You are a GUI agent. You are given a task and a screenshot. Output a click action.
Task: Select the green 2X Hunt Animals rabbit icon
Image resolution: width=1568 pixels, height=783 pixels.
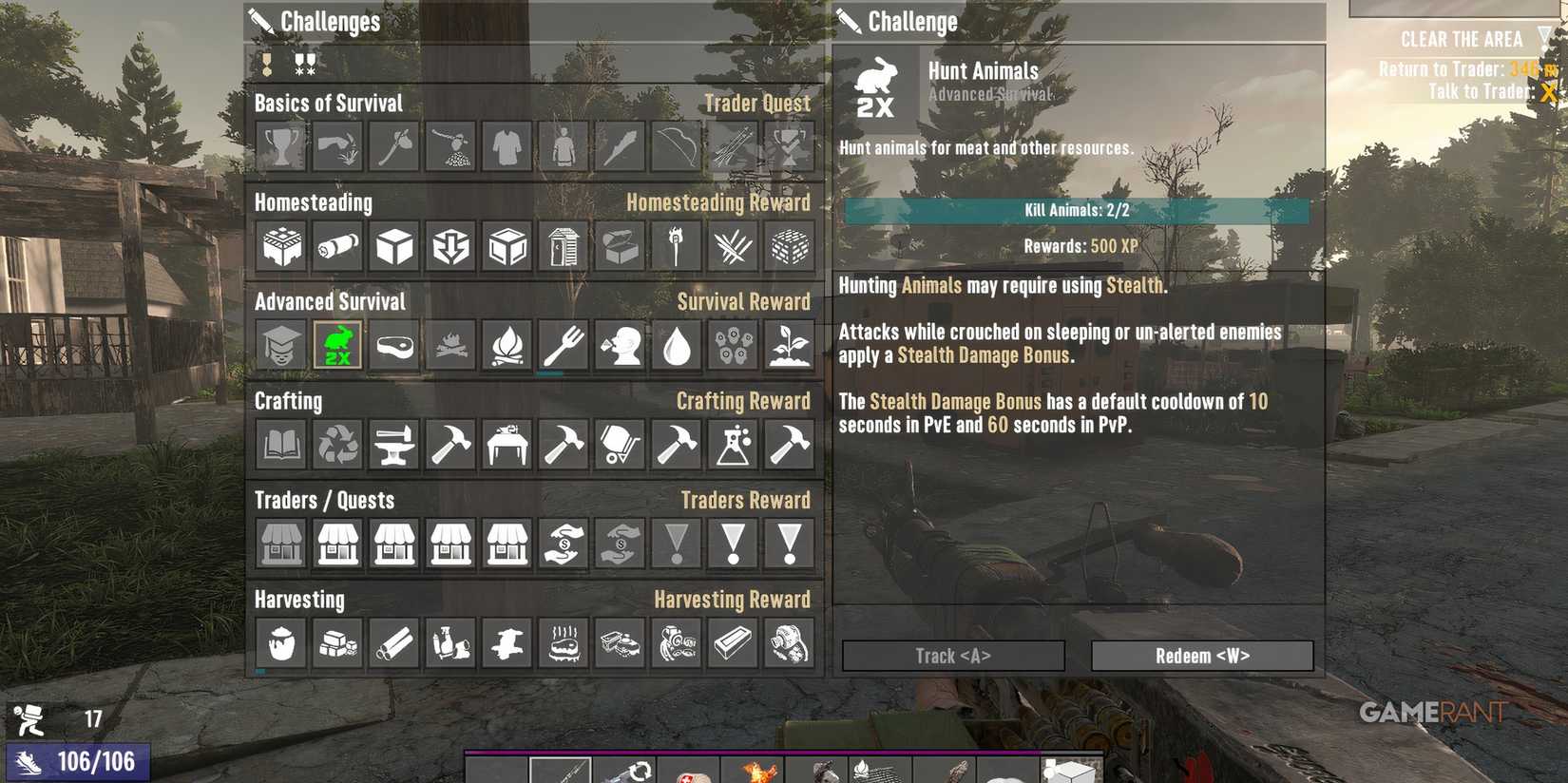coord(337,346)
